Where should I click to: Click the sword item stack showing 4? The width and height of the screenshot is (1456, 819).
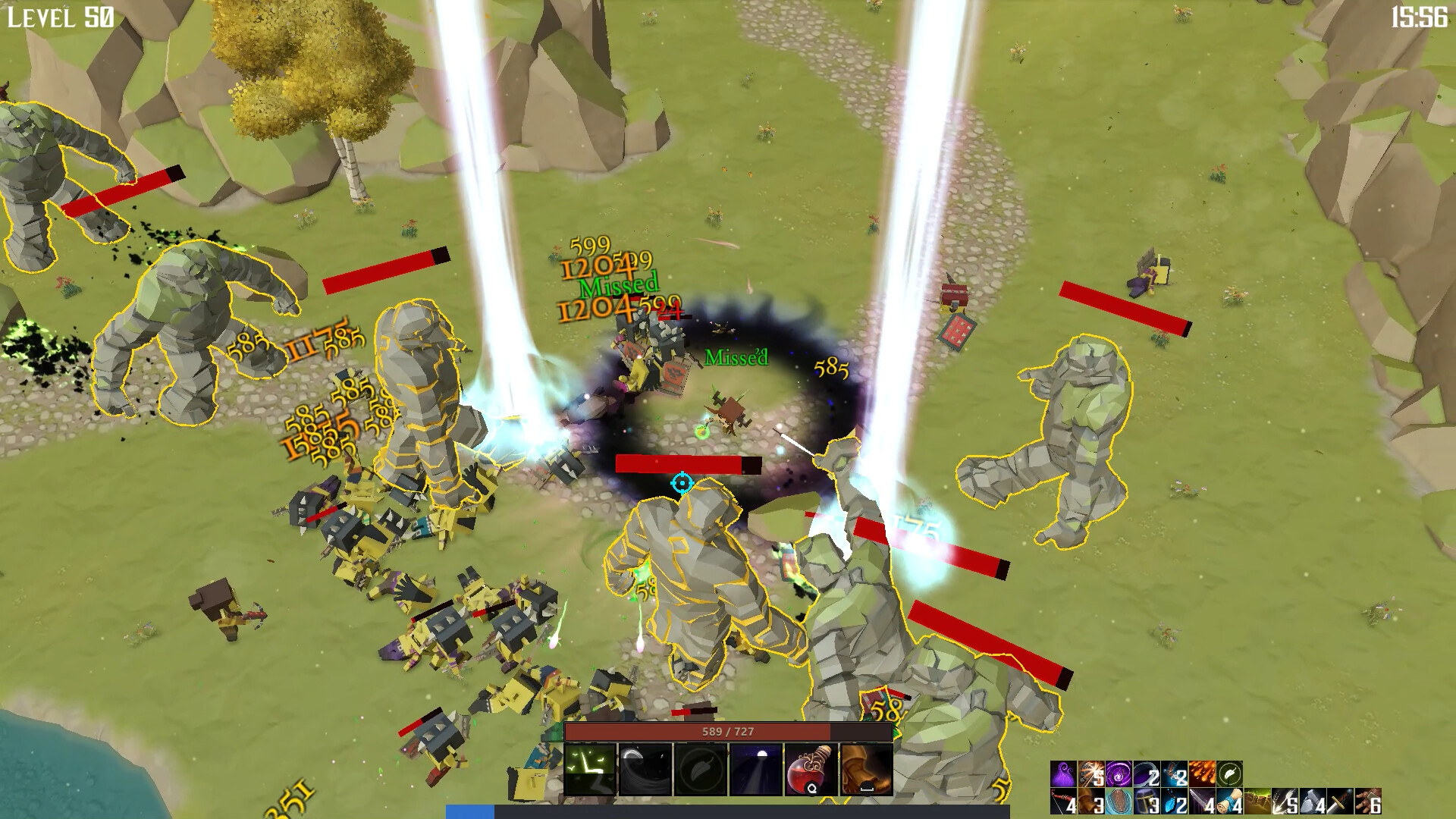pyautogui.click(x=1202, y=804)
